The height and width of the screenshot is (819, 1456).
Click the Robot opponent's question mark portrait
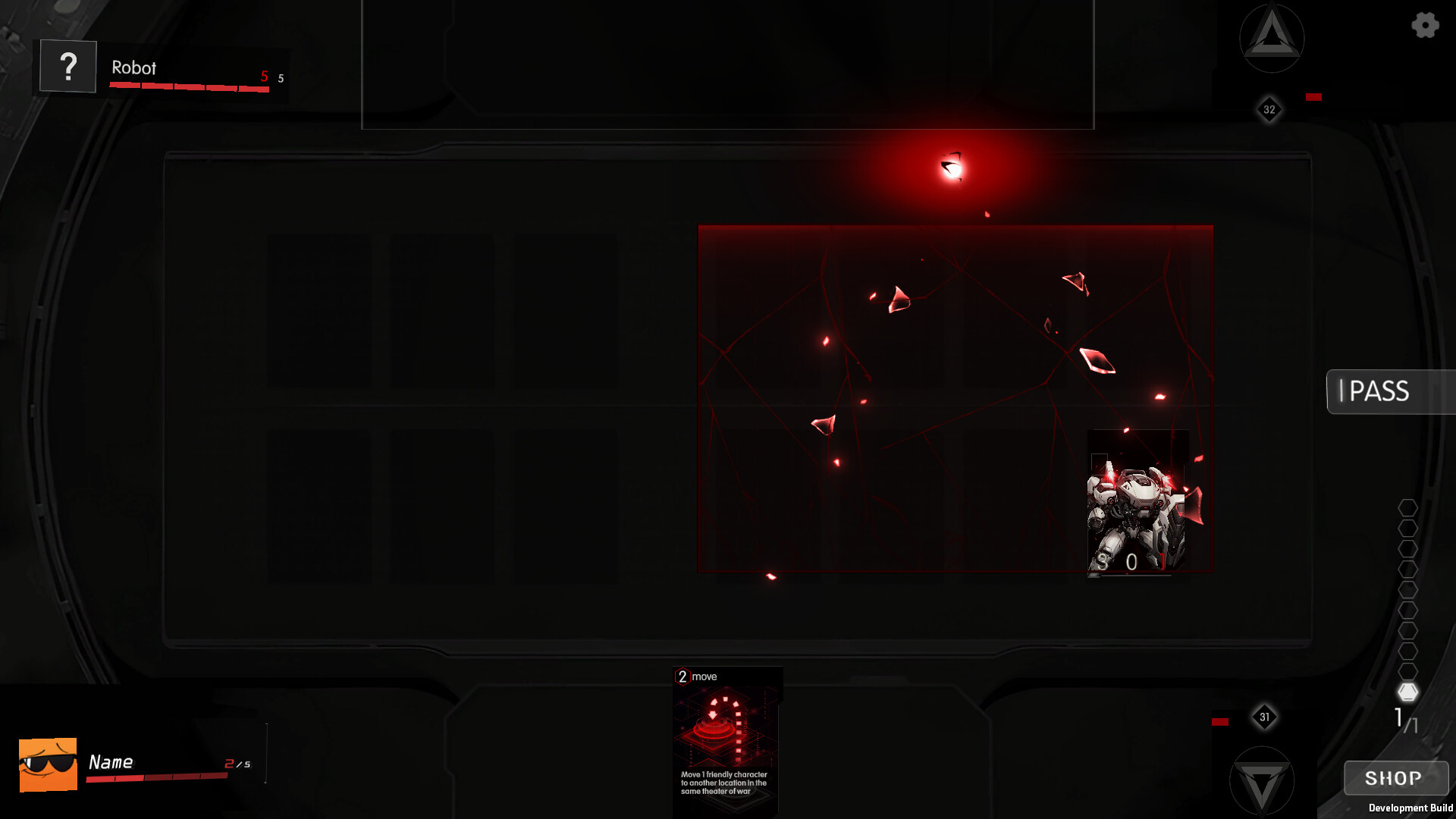[x=67, y=67]
